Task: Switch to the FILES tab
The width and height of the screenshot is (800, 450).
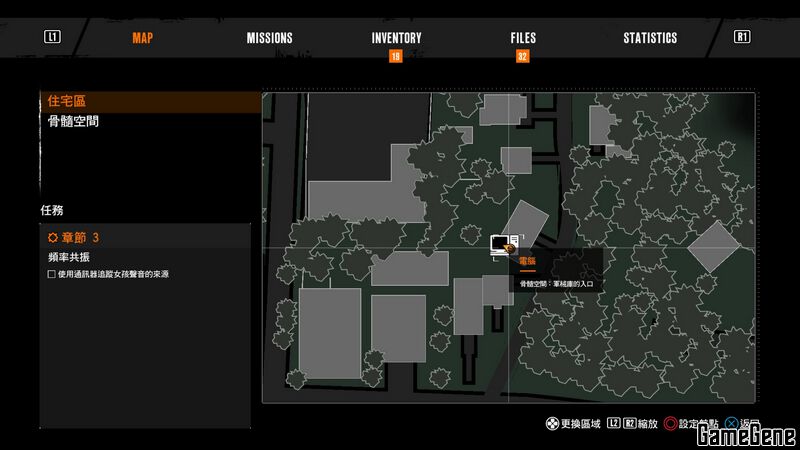Action: [x=522, y=38]
